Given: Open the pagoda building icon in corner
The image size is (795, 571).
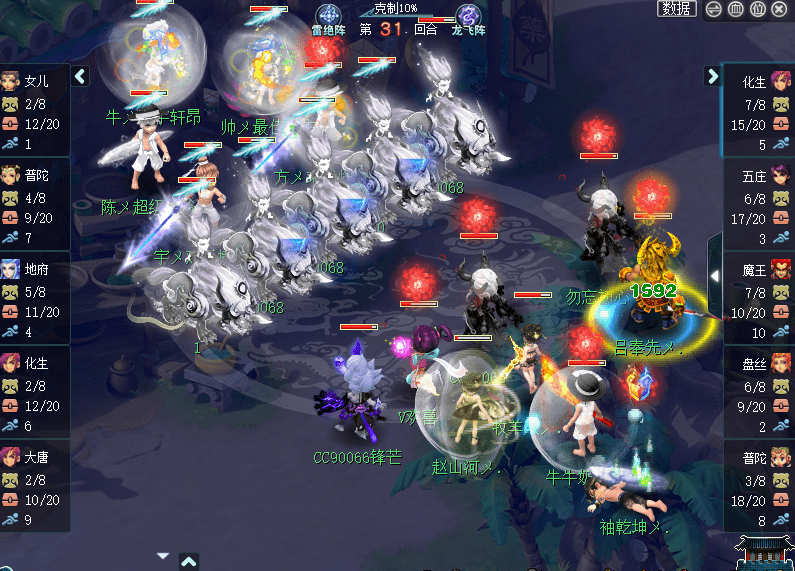Looking at the screenshot, I should click(765, 550).
